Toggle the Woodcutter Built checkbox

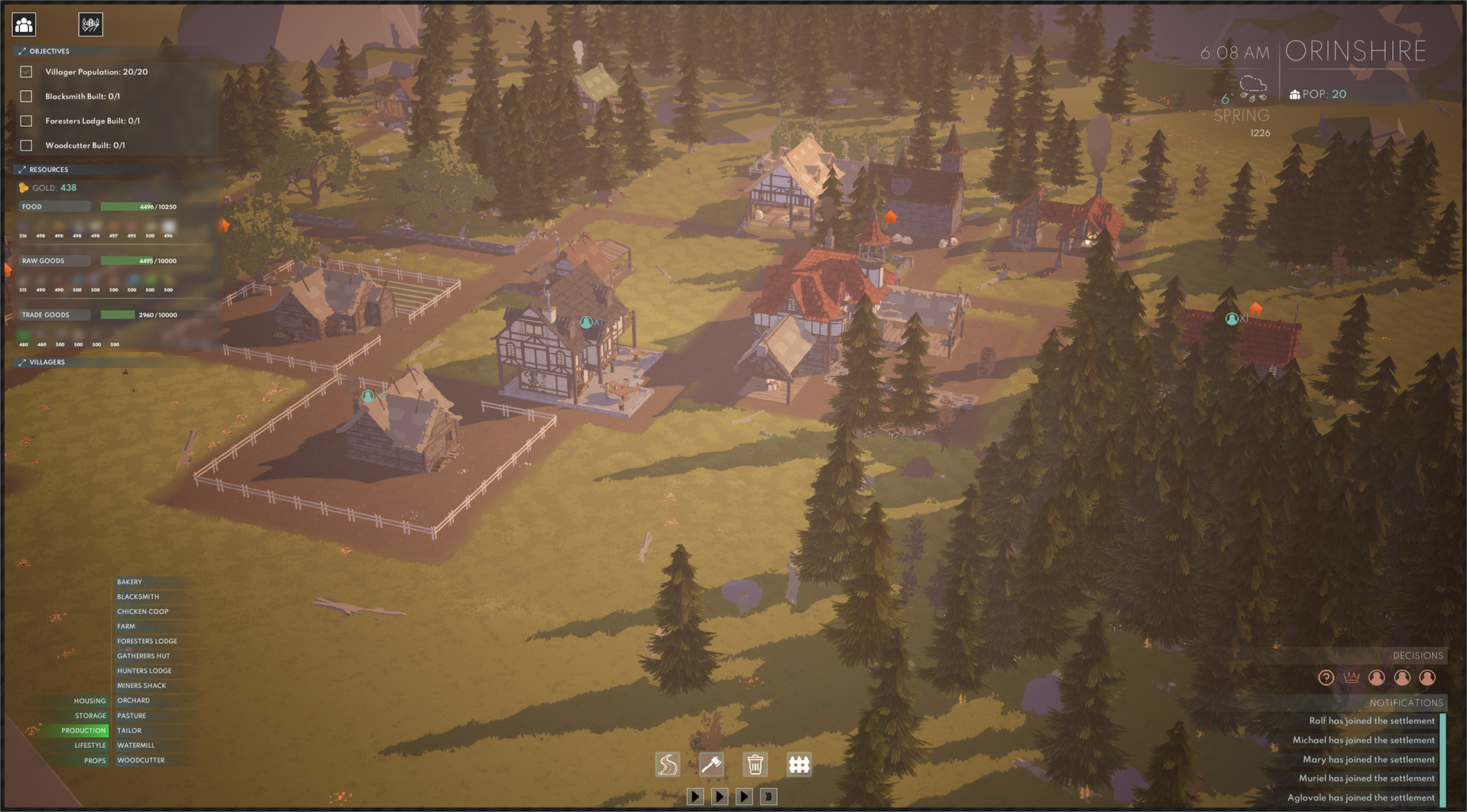[x=27, y=144]
